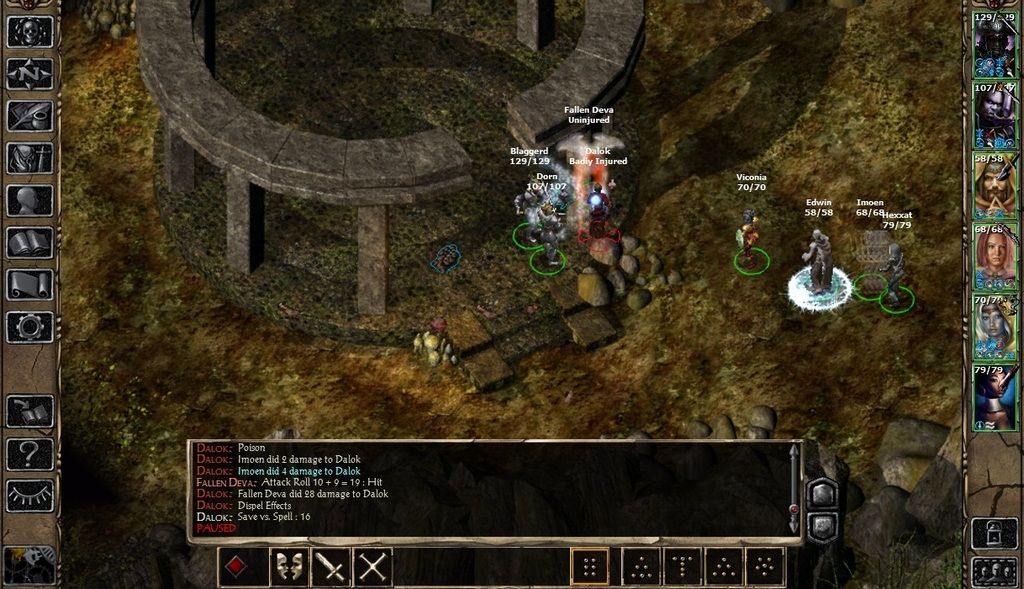
Task: Open the inventory screen
Action: [x=29, y=158]
